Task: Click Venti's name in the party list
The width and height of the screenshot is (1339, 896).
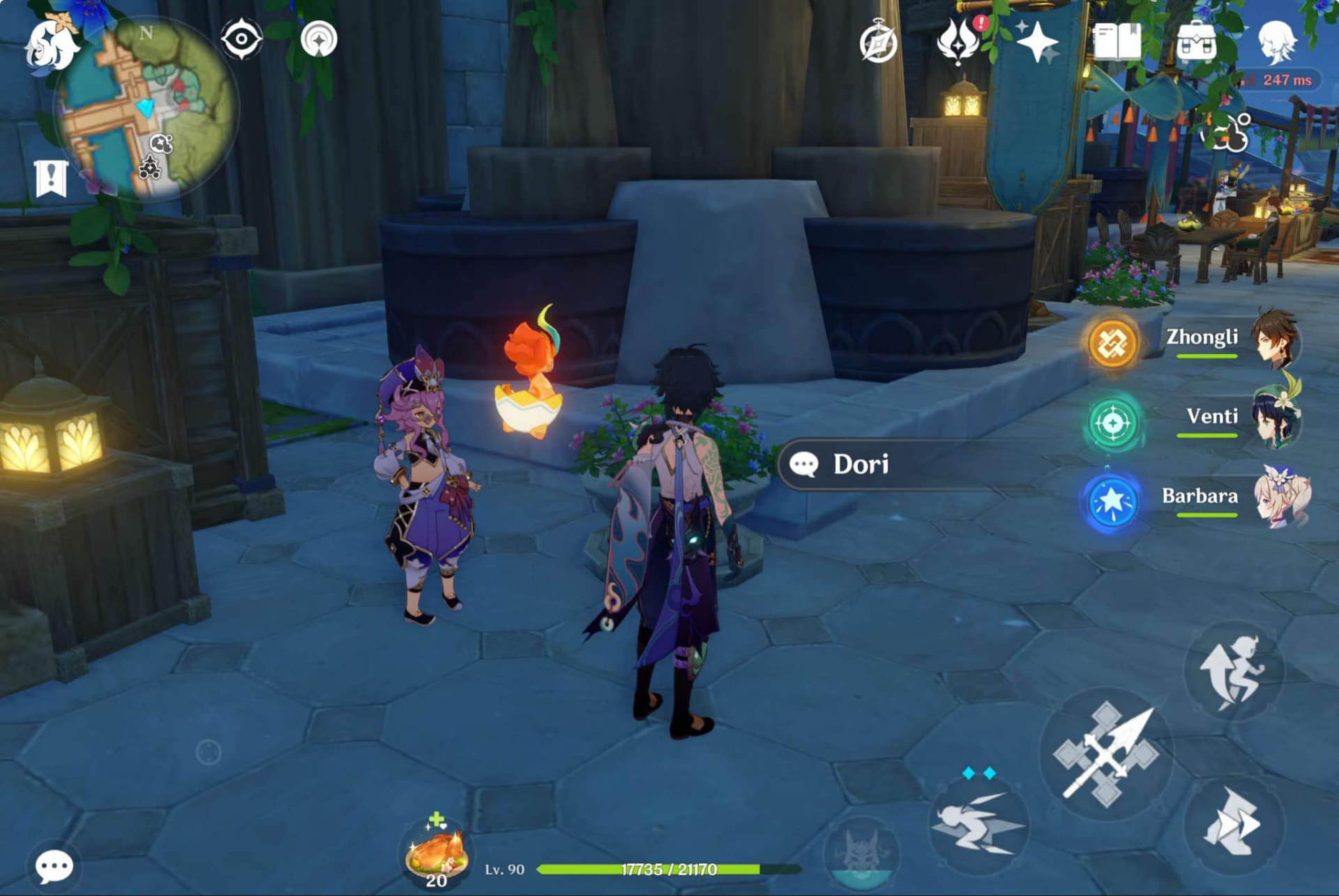Action: [1211, 416]
